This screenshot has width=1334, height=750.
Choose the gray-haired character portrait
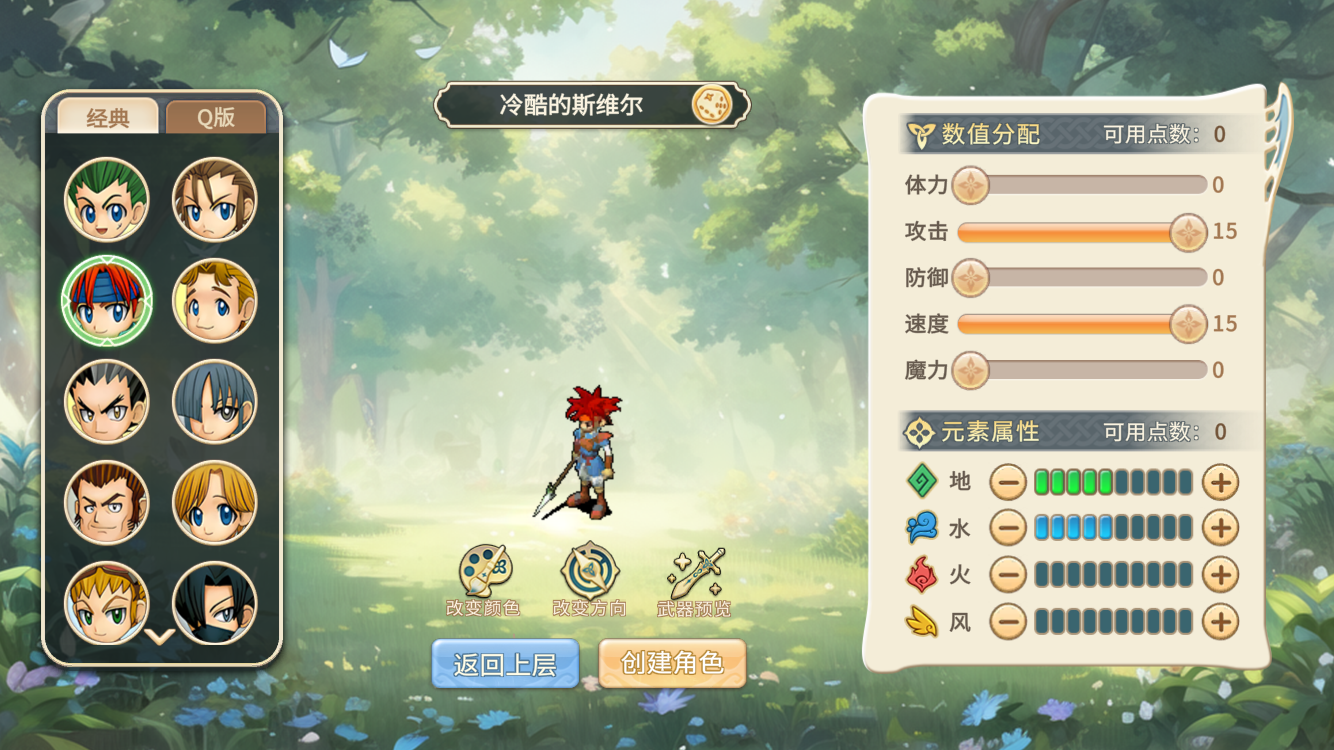tap(214, 401)
